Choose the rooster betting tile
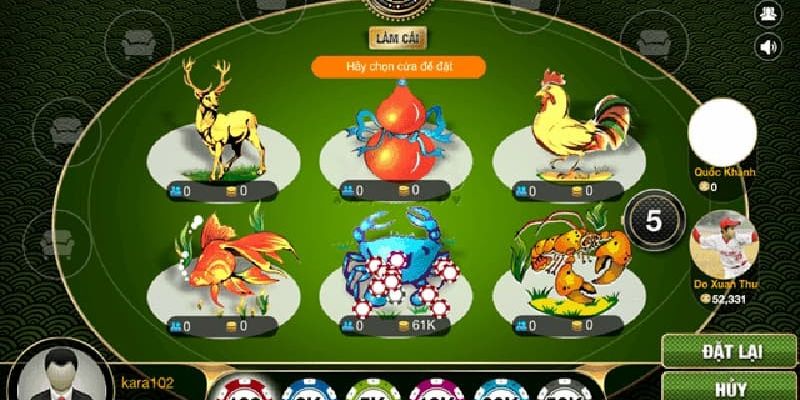 pos(568,135)
